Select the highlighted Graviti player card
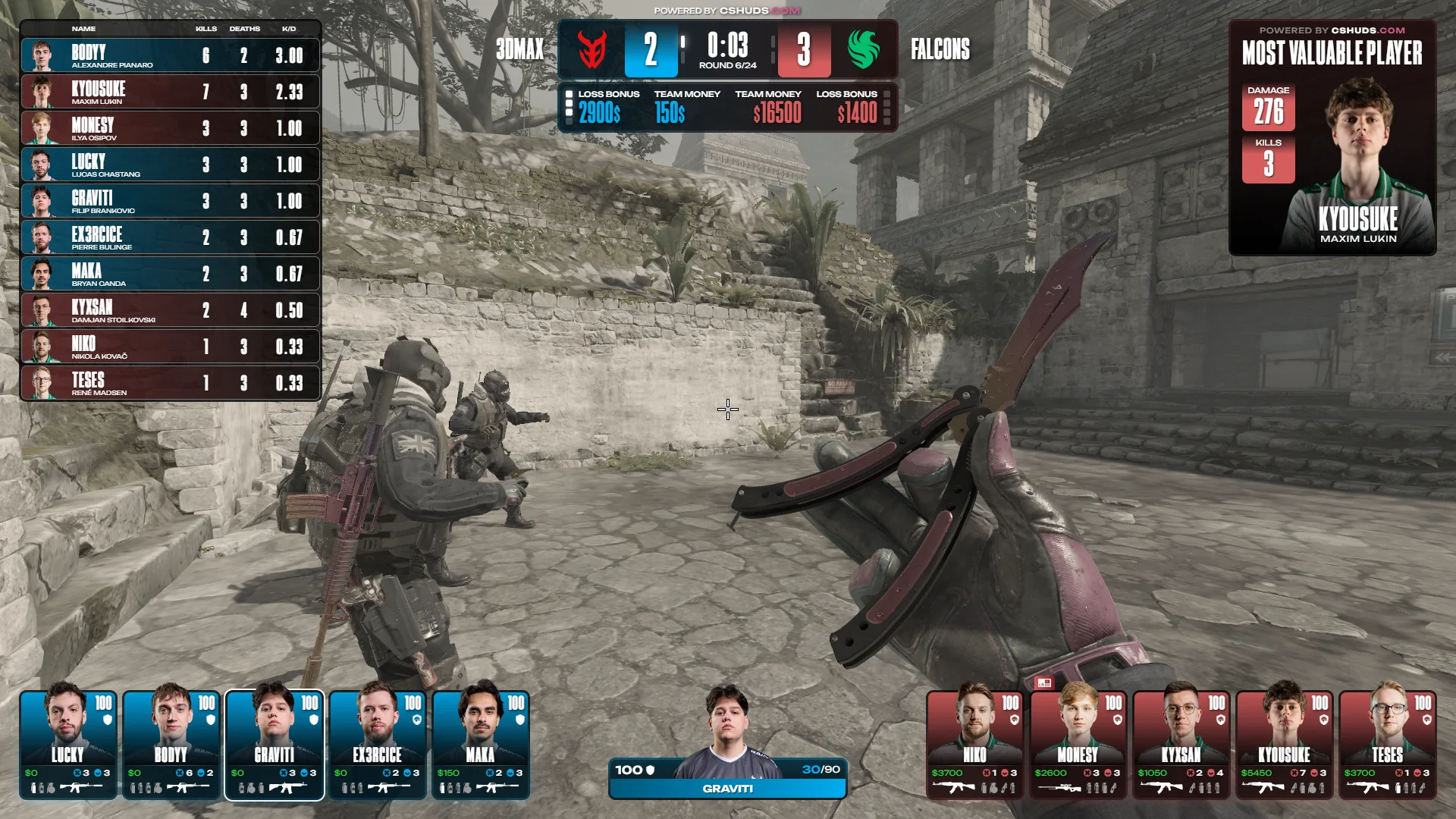The width and height of the screenshot is (1456, 819). 275,745
